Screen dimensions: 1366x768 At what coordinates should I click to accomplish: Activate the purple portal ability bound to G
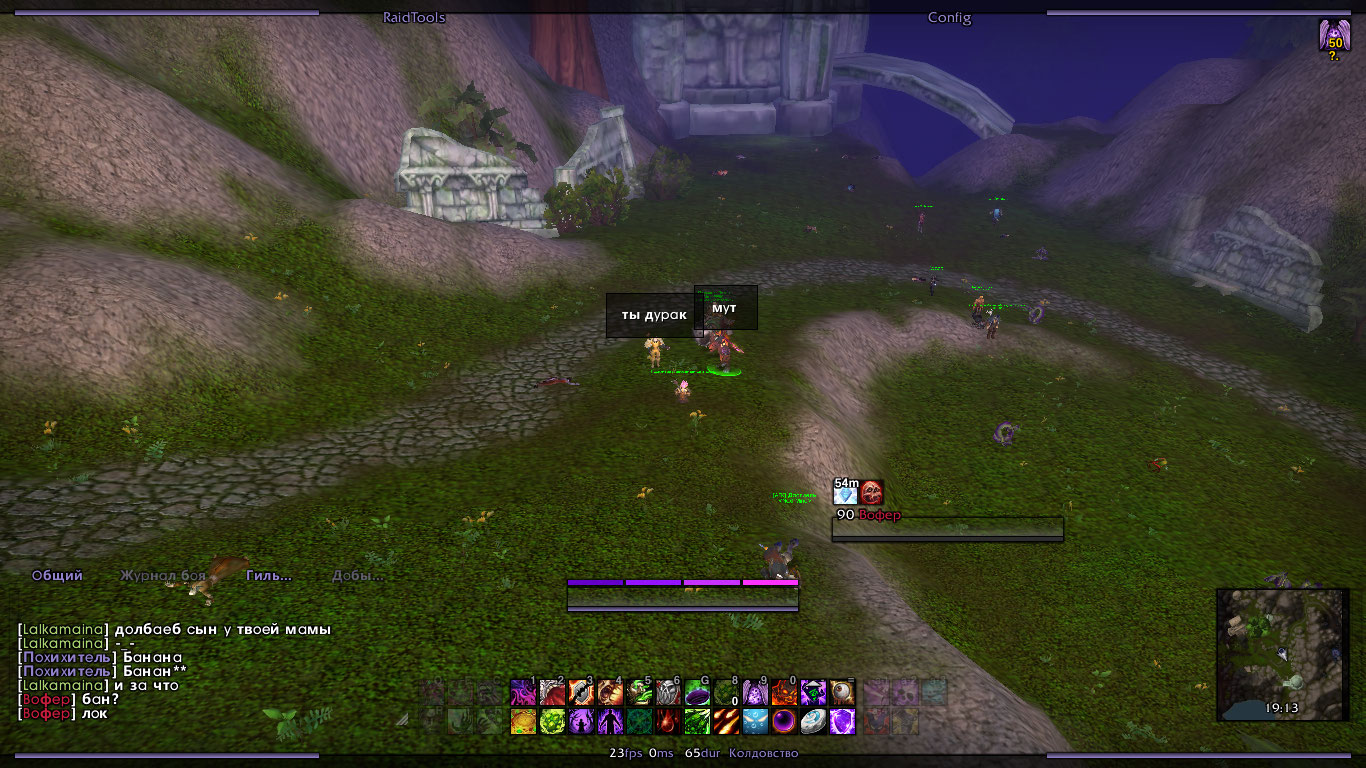point(697,692)
